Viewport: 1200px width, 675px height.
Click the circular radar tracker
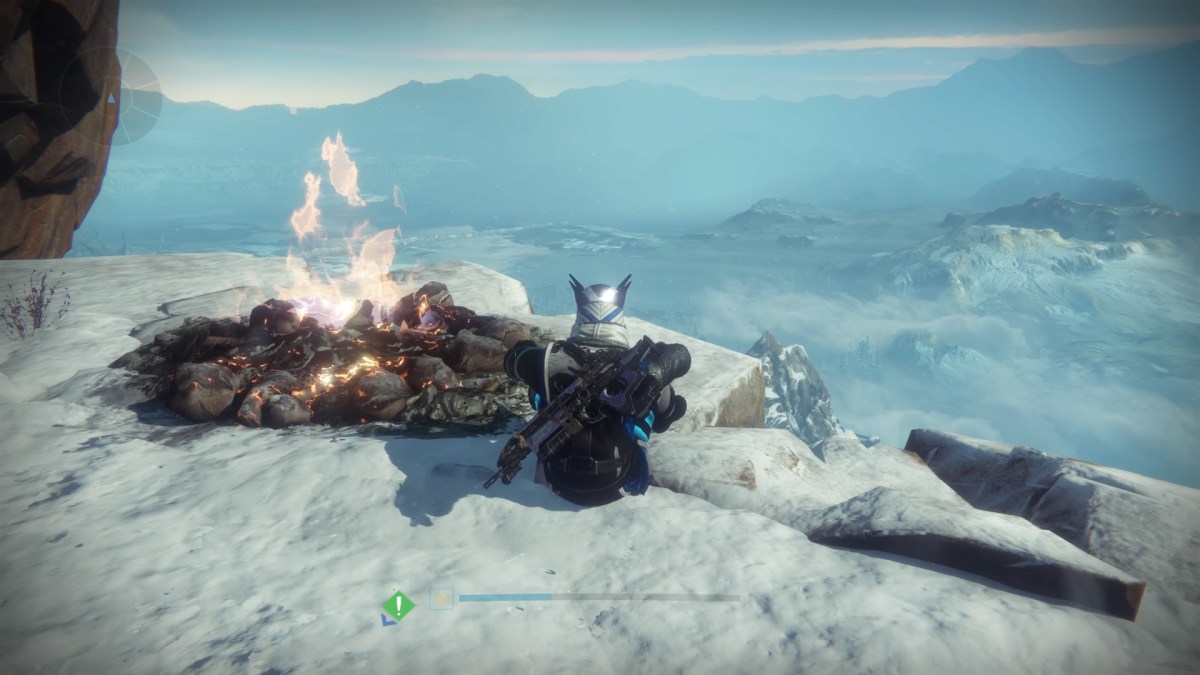coord(110,97)
